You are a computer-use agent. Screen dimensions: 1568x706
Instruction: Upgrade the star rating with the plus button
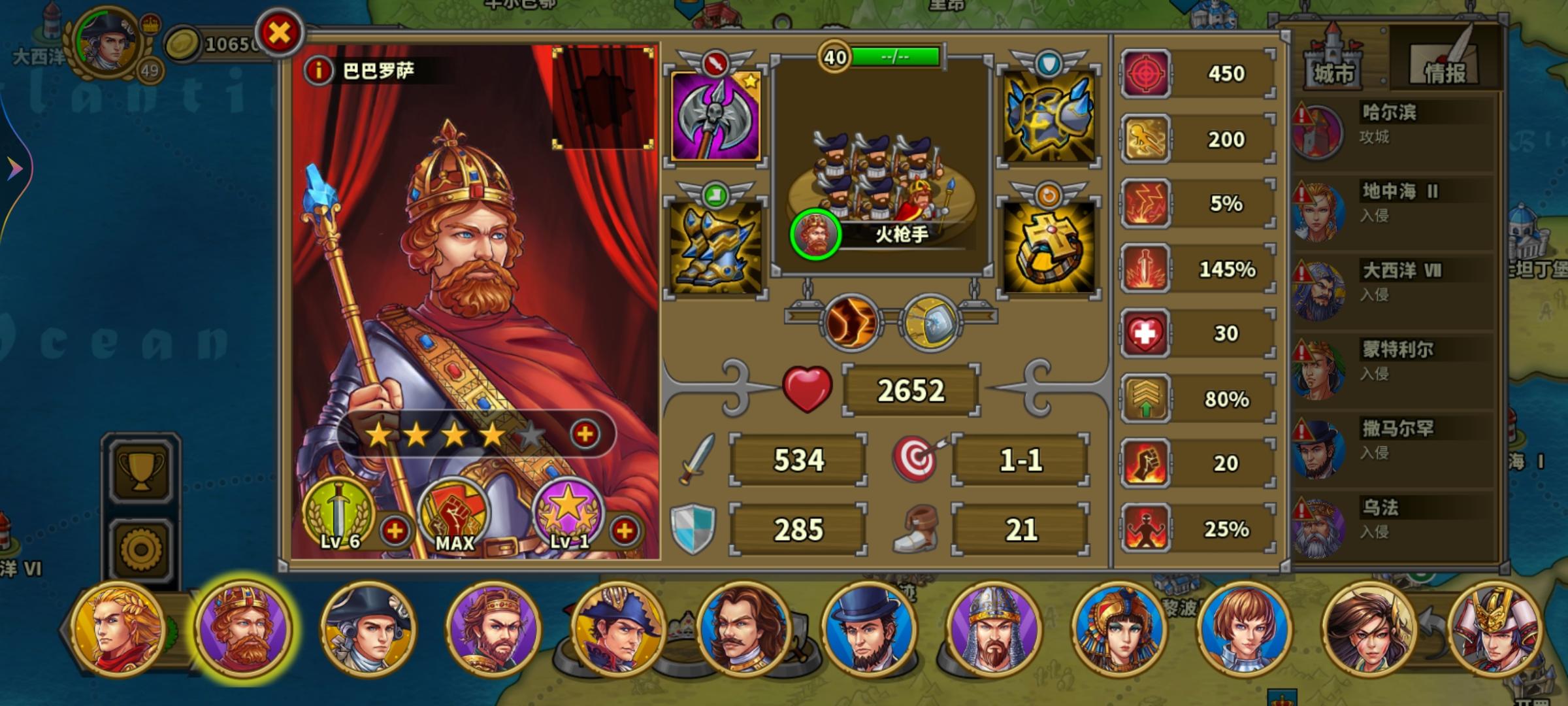coord(586,432)
